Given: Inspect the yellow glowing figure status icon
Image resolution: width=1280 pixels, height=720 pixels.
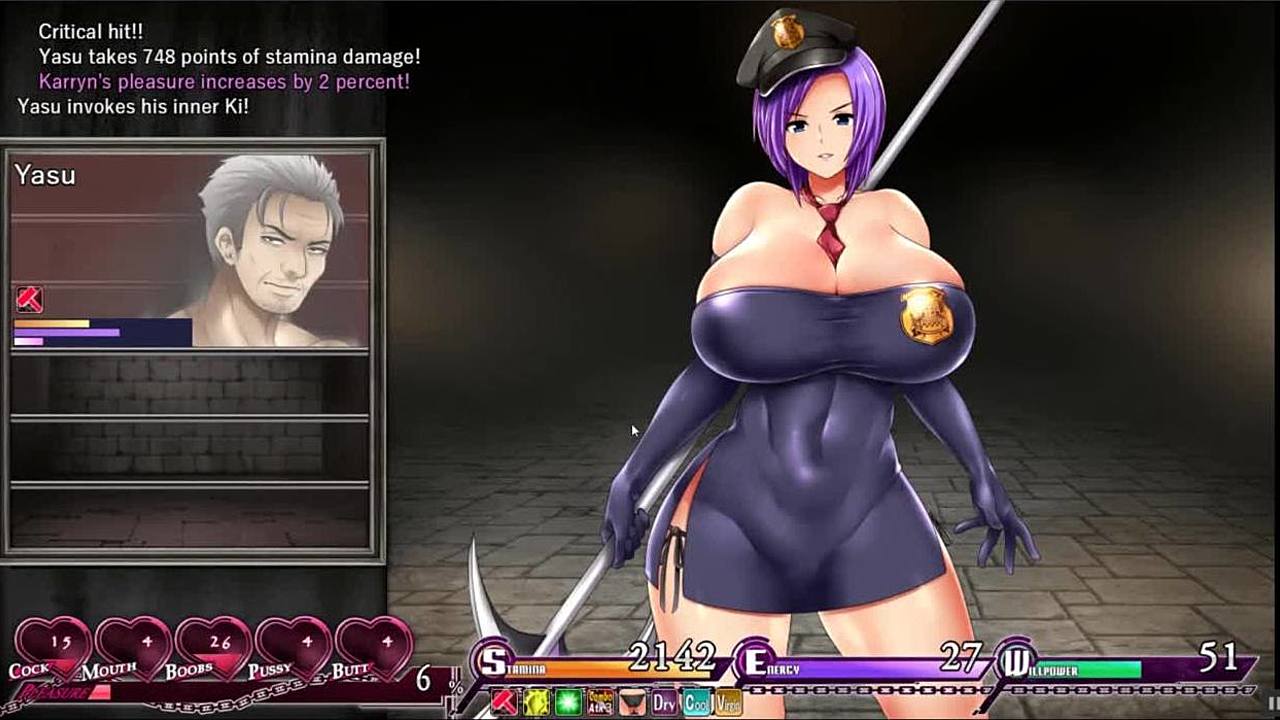Looking at the screenshot, I should [x=537, y=702].
